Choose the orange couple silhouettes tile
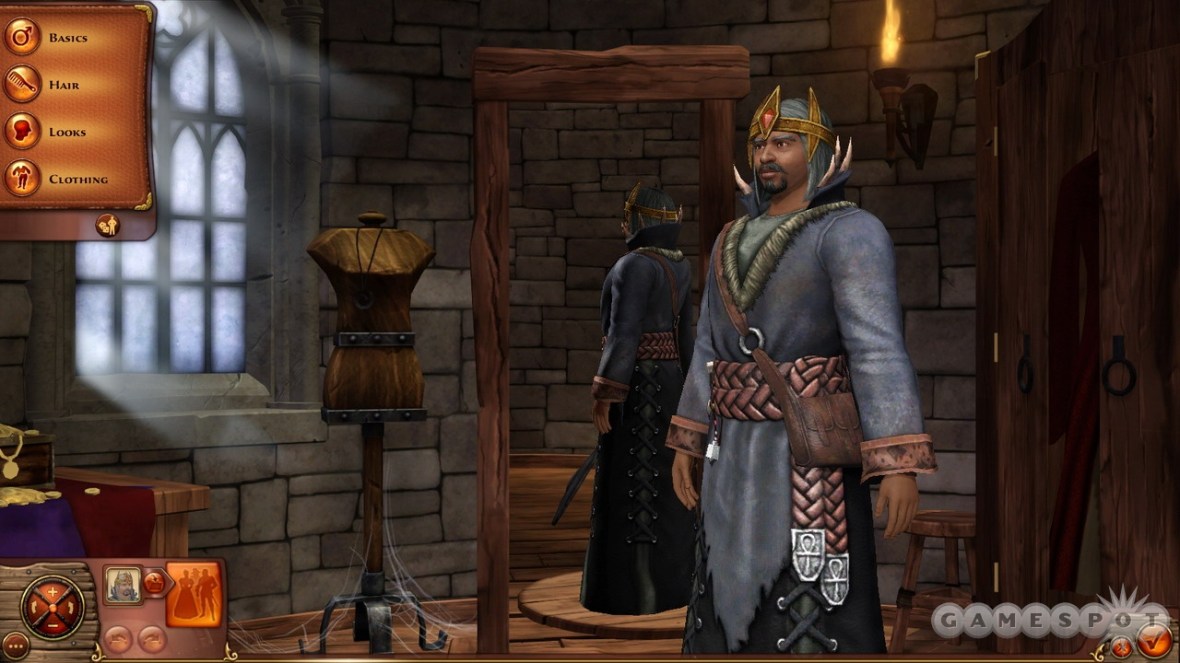The height and width of the screenshot is (663, 1180). (x=194, y=594)
